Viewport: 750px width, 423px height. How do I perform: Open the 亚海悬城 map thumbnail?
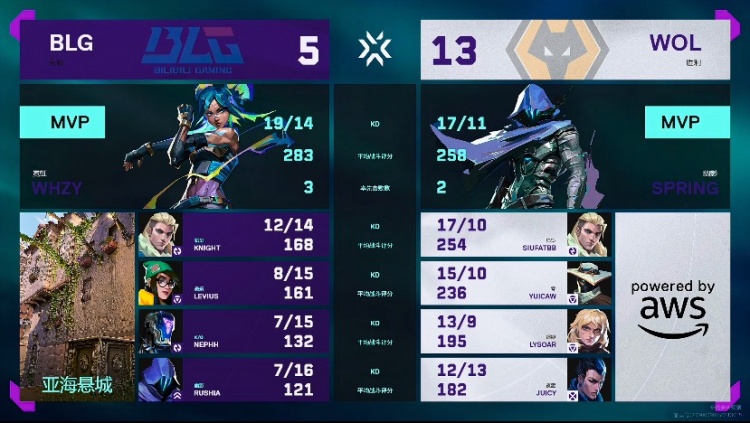pos(76,305)
